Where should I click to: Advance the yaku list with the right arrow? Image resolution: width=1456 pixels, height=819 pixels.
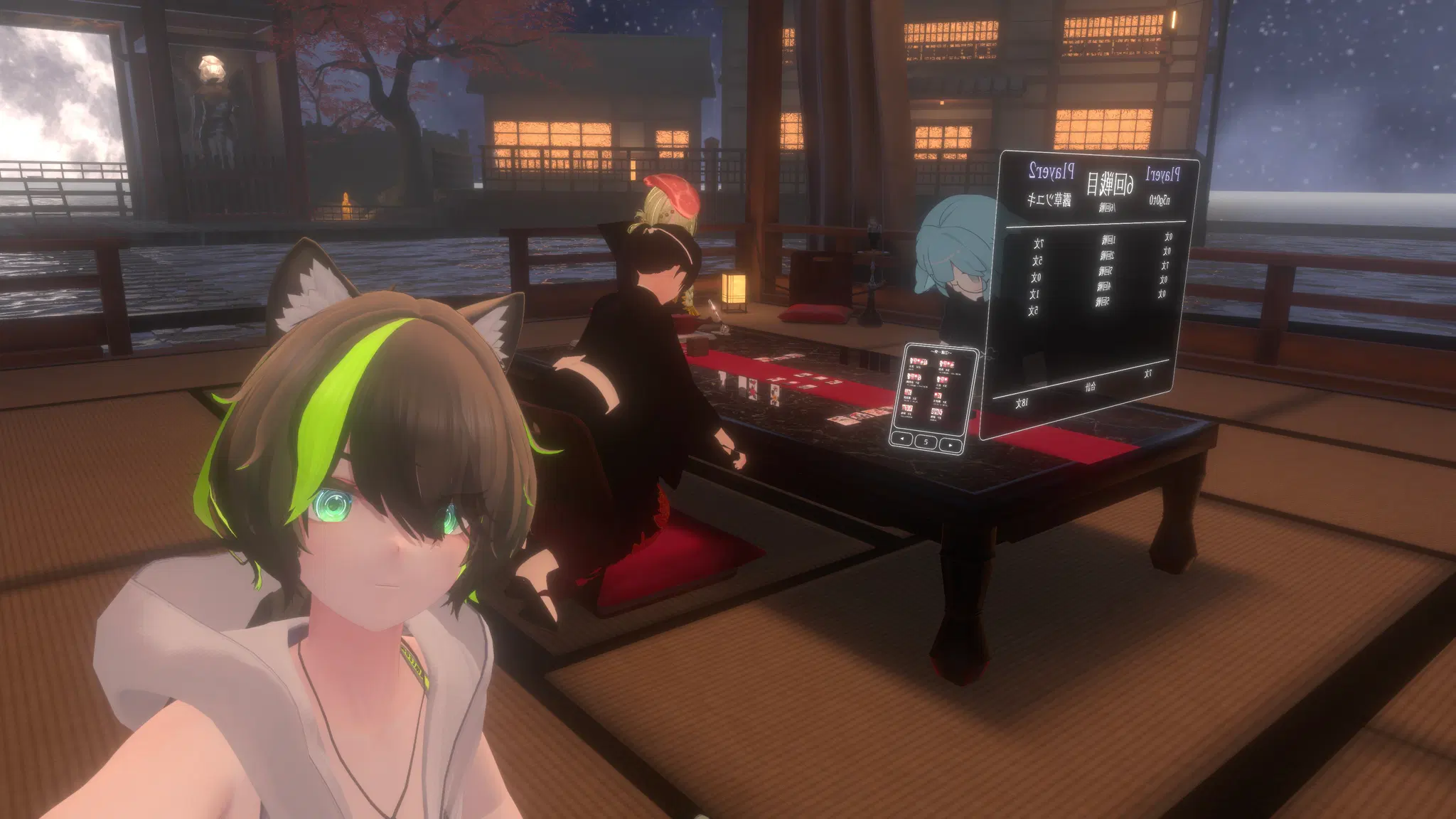click(x=950, y=445)
